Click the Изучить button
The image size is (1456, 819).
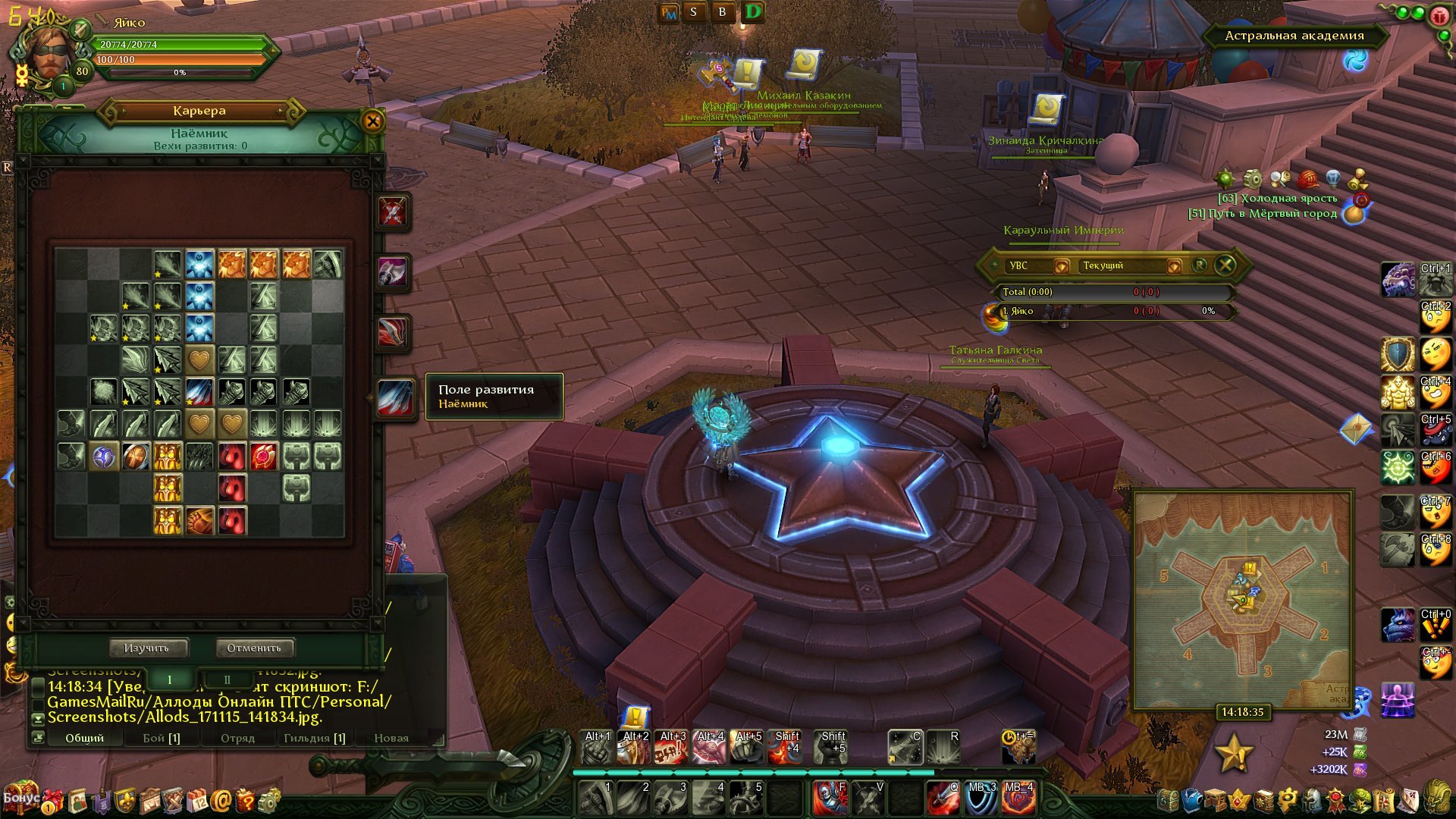point(146,648)
